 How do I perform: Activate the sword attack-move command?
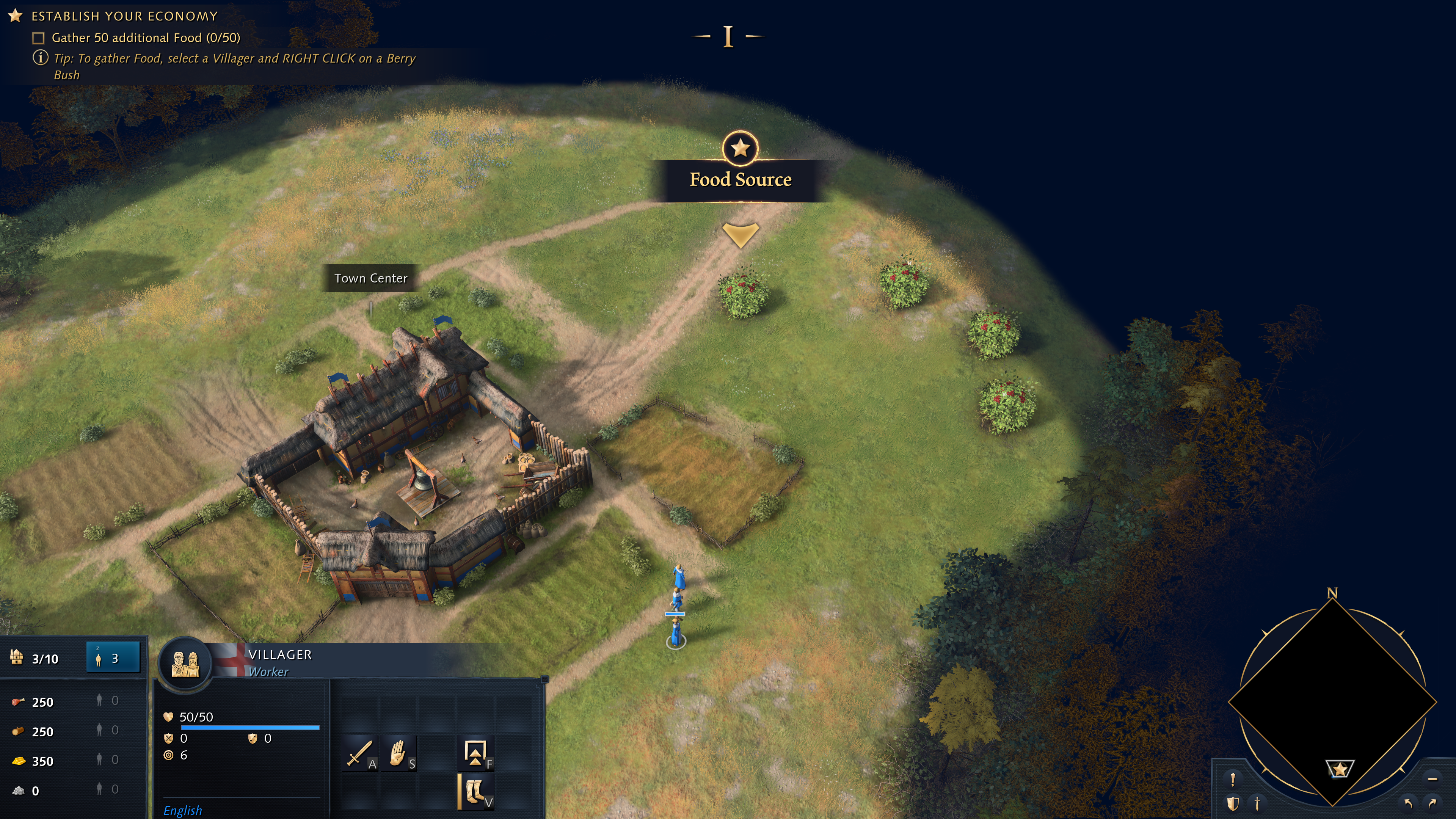click(358, 753)
